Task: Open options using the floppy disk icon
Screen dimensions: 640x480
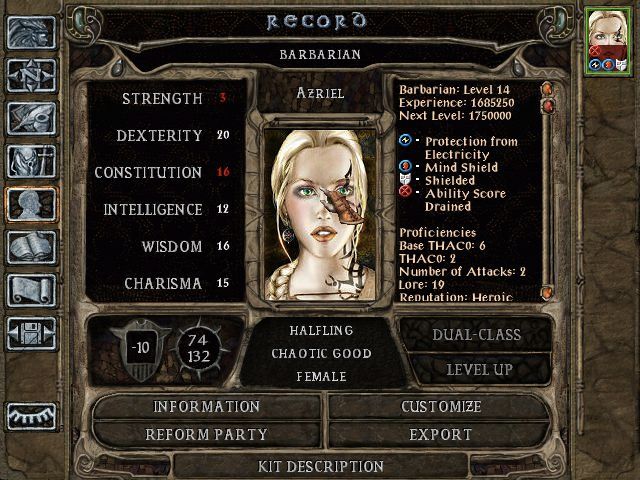Action: tap(31, 333)
